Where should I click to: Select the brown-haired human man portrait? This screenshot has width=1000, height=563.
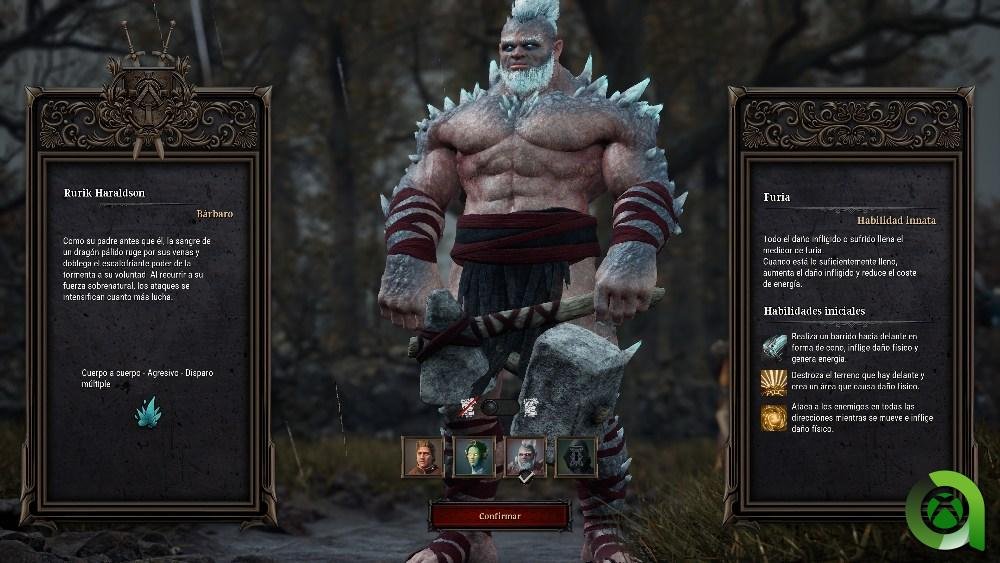point(421,456)
